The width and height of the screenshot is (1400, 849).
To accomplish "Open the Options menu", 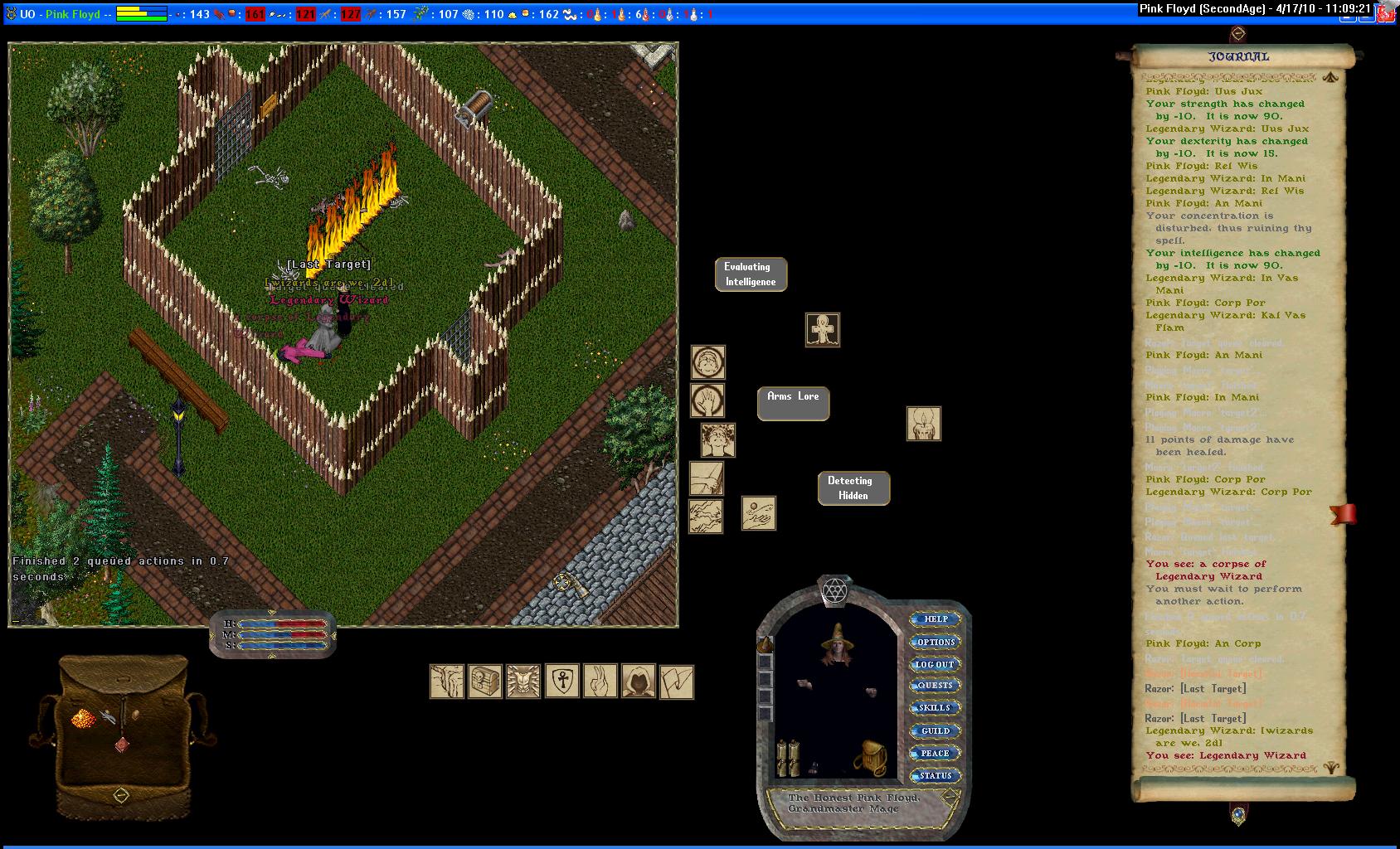I will pyautogui.click(x=936, y=643).
